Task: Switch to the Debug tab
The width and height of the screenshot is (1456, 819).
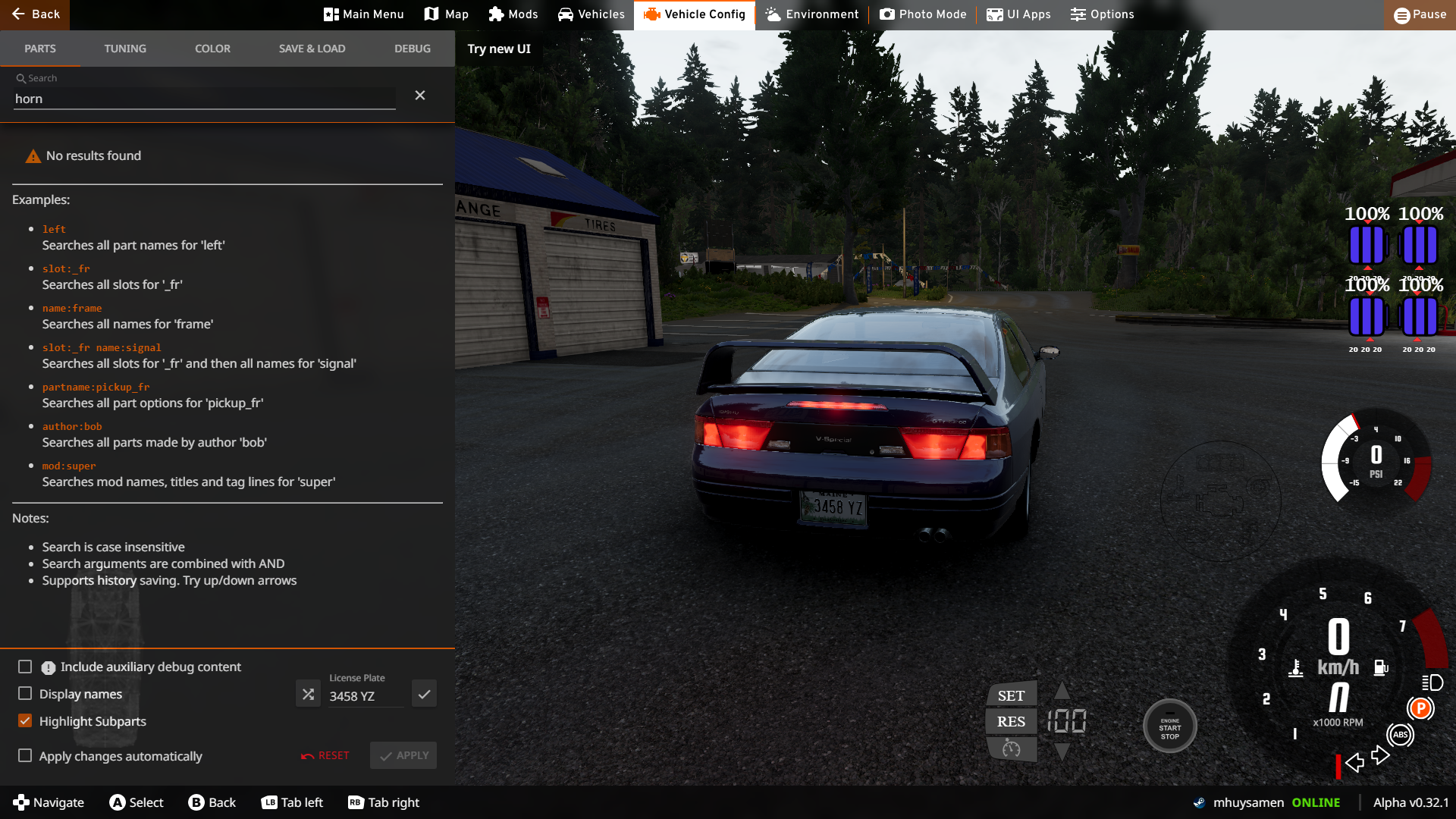Action: (x=413, y=49)
